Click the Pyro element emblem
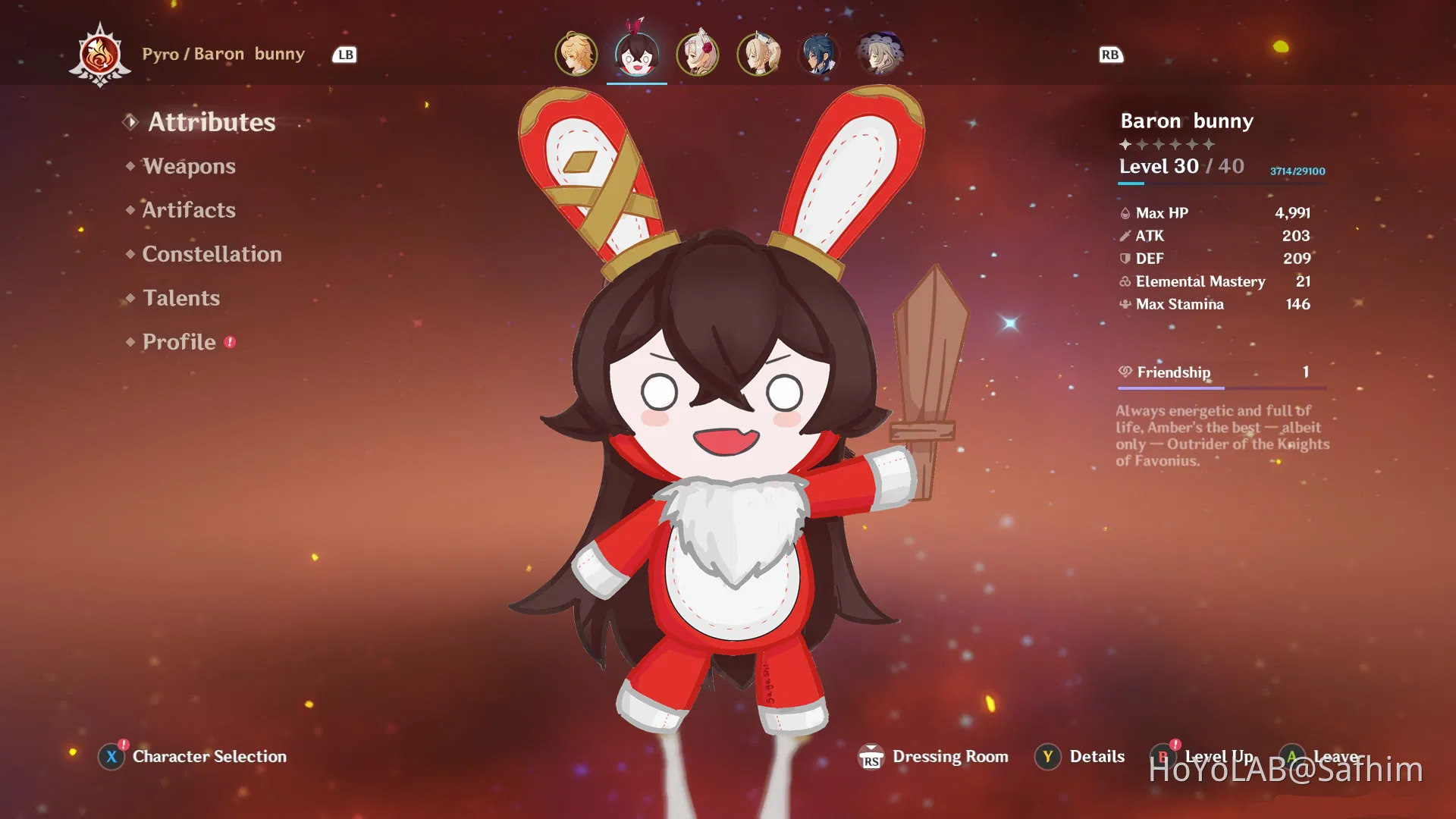The image size is (1456, 819). [x=101, y=54]
